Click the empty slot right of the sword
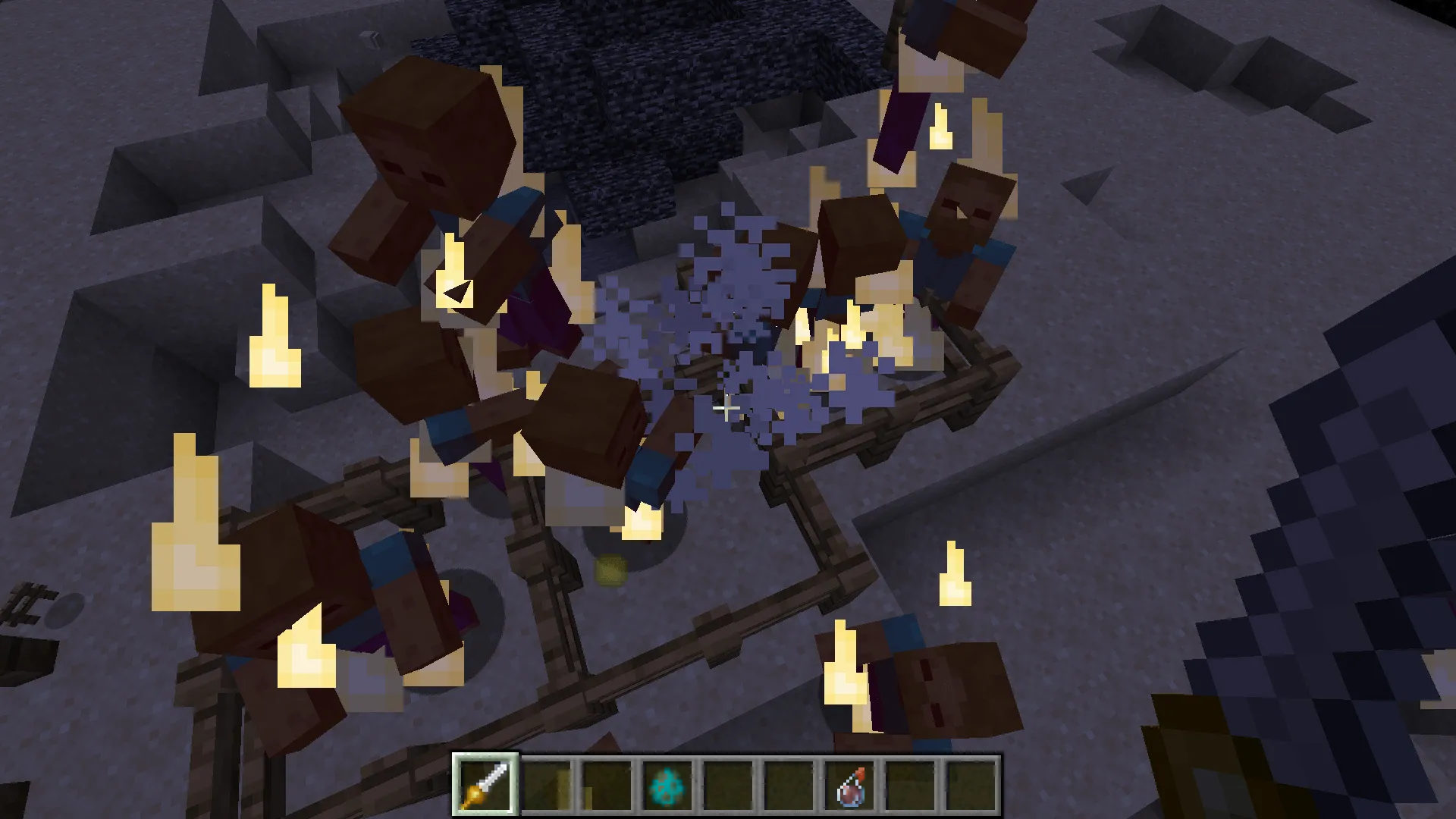Viewport: 1456px width, 819px height. [546, 785]
